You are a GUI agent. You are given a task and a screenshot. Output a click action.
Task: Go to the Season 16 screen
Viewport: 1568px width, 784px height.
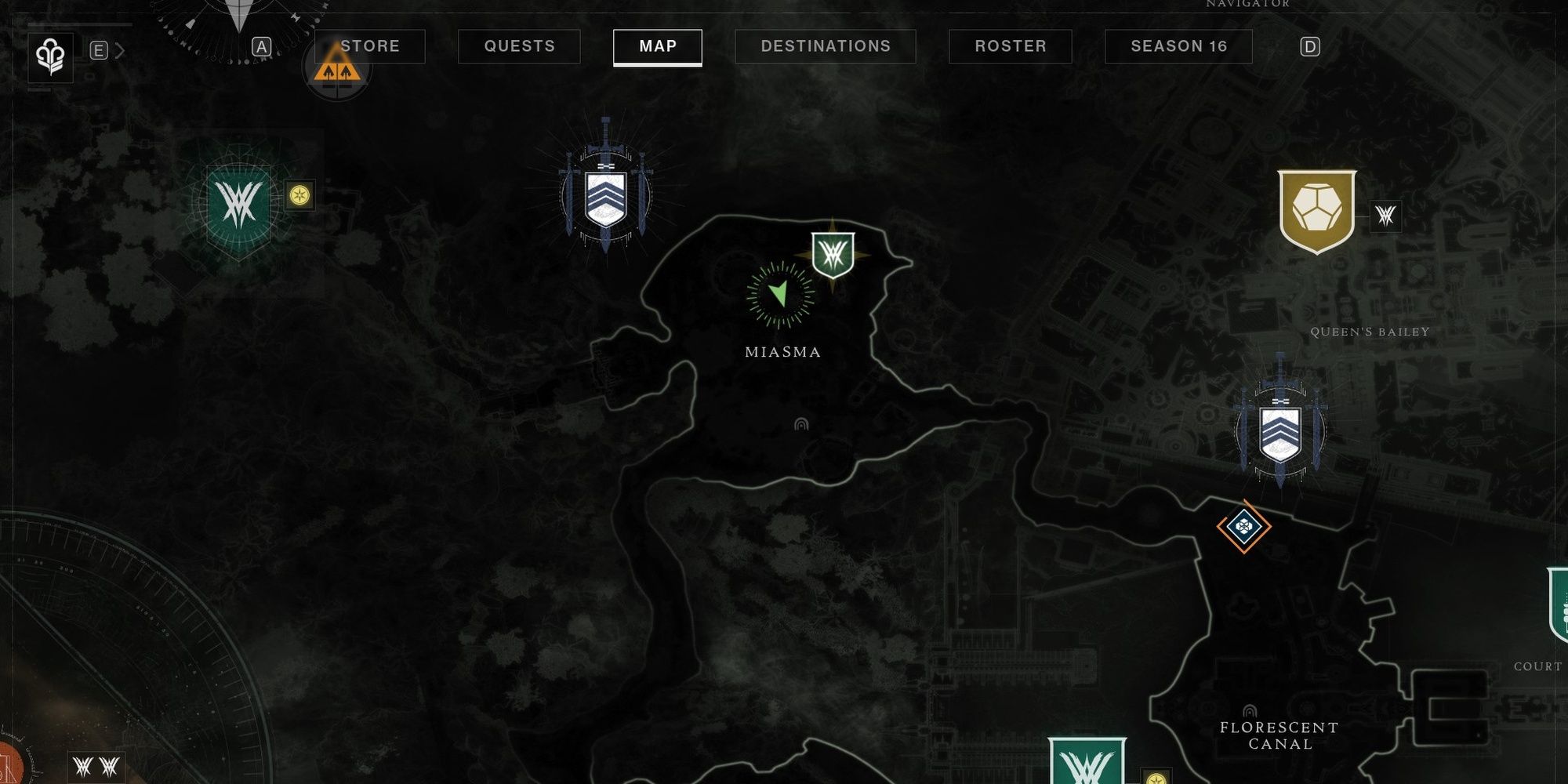tap(1178, 46)
